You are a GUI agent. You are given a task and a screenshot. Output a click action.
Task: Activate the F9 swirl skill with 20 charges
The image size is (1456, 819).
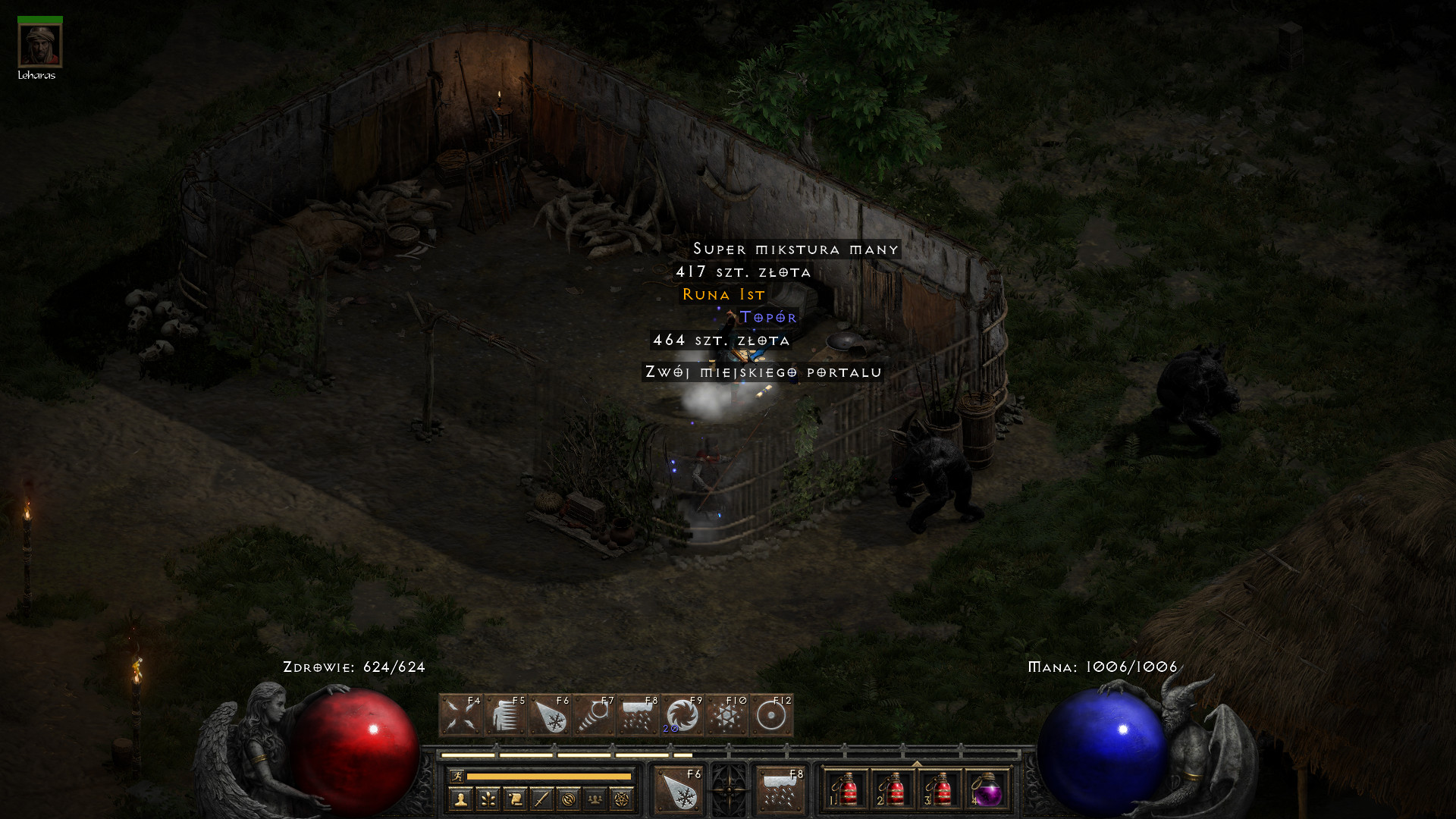pyautogui.click(x=682, y=715)
